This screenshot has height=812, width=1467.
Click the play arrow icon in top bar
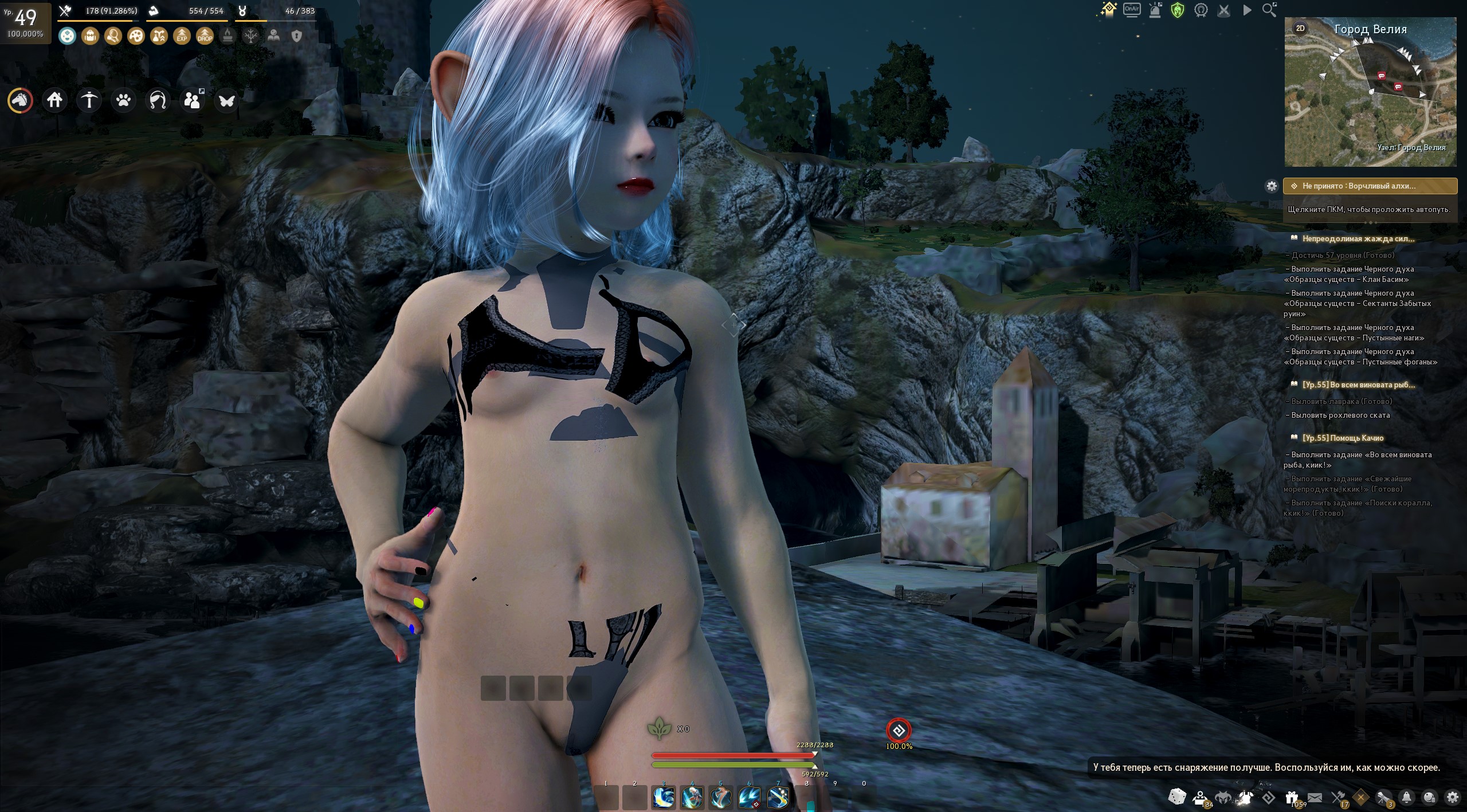(x=1247, y=10)
